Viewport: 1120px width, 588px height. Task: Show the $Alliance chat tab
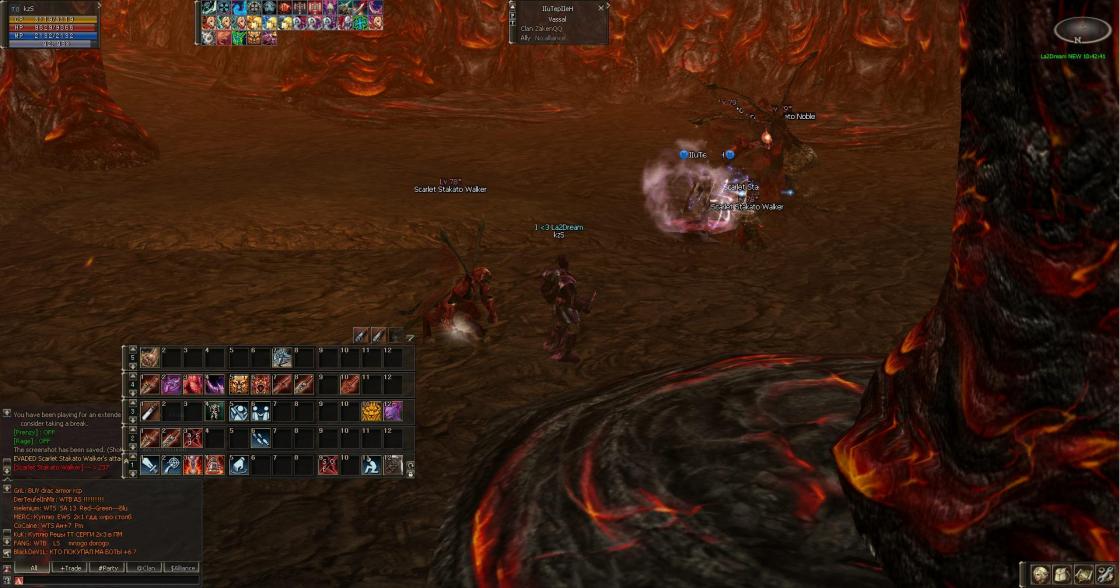coord(181,567)
